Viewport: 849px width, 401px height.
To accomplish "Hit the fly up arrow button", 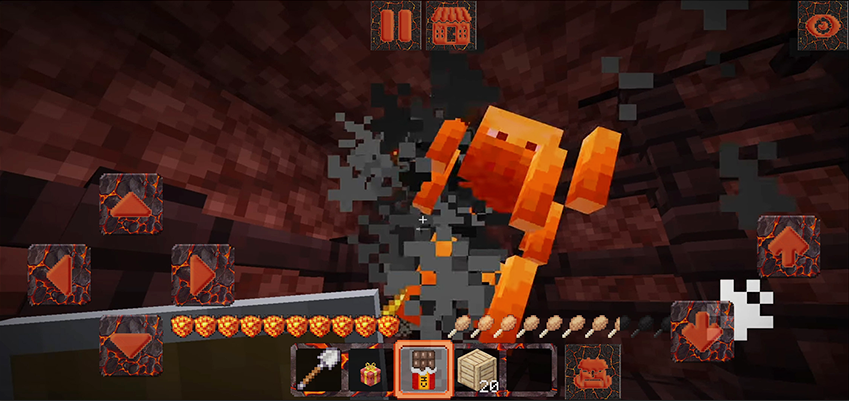I will coord(787,246).
